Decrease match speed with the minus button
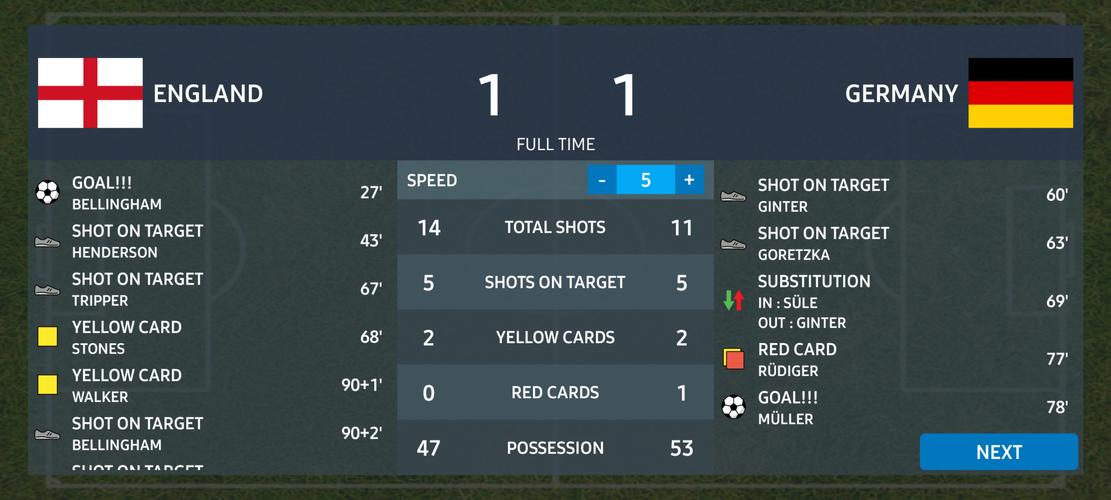 [602, 180]
